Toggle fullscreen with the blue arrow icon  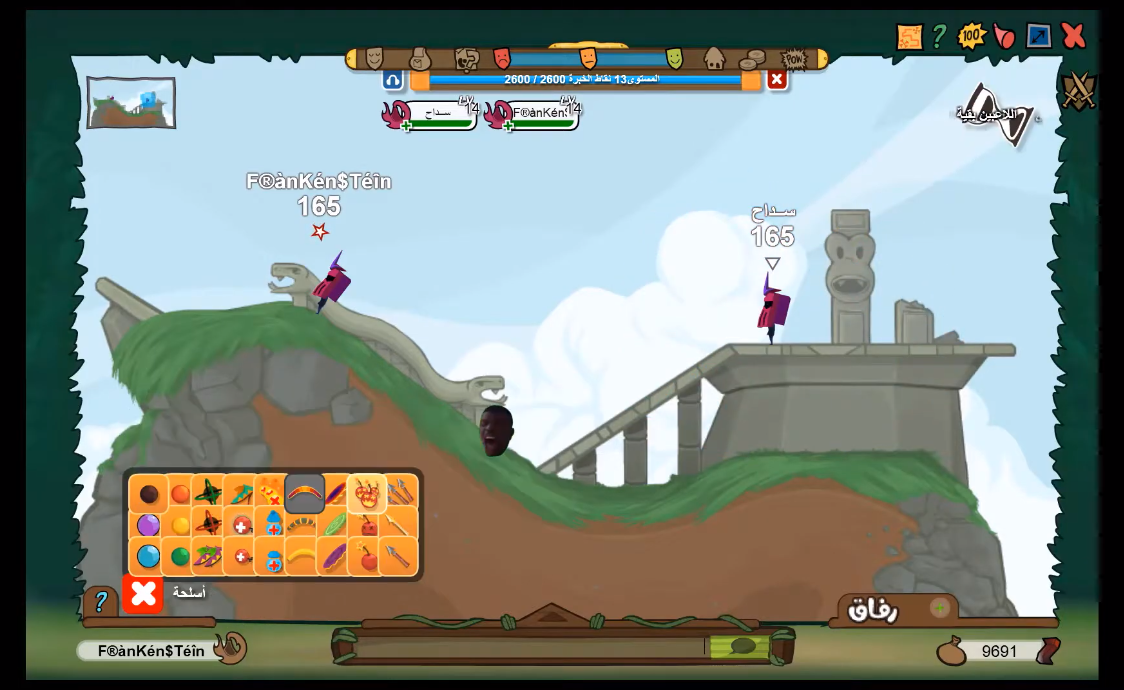(x=1039, y=36)
